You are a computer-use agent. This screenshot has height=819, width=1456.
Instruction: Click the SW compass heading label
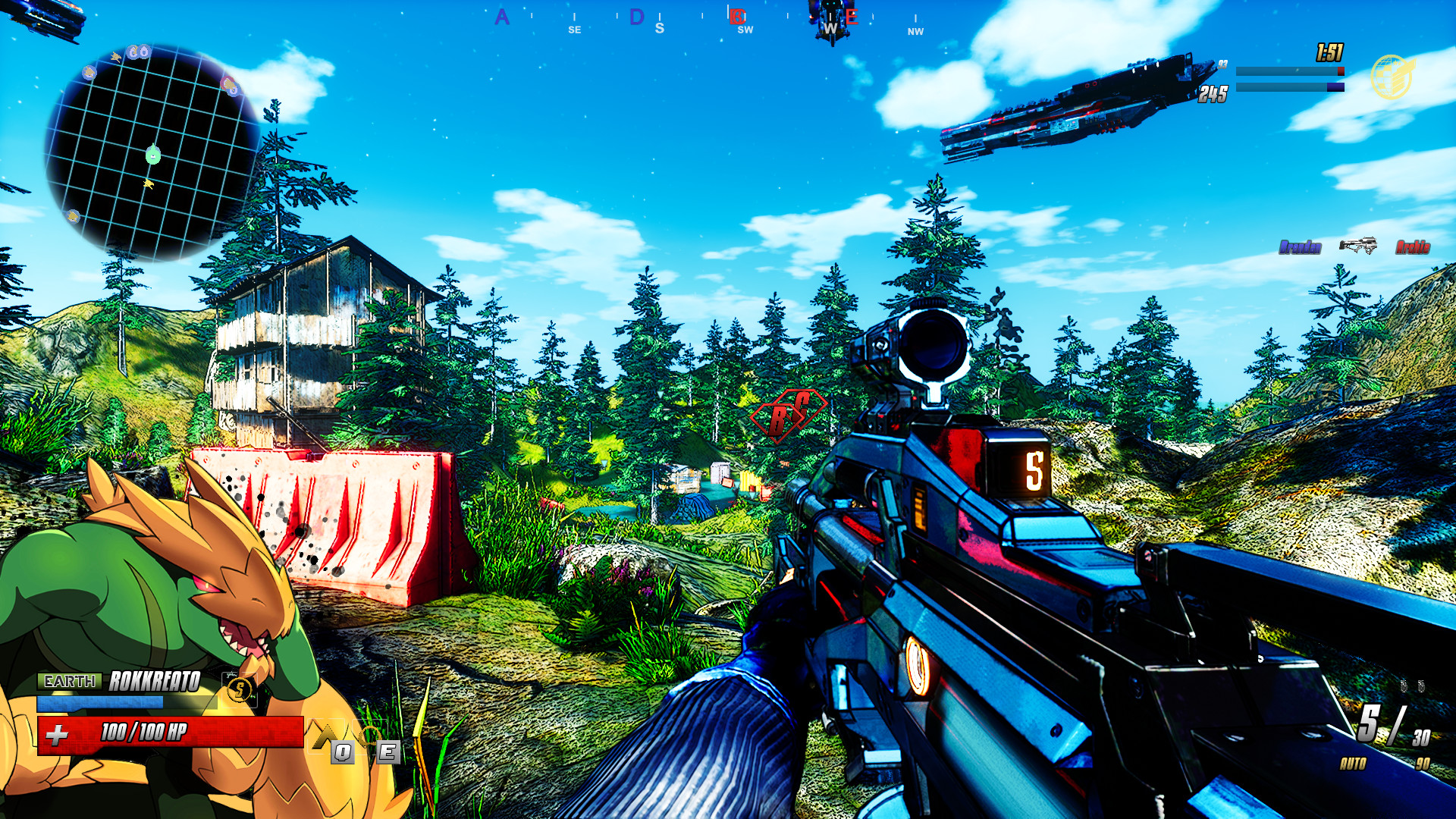744,30
